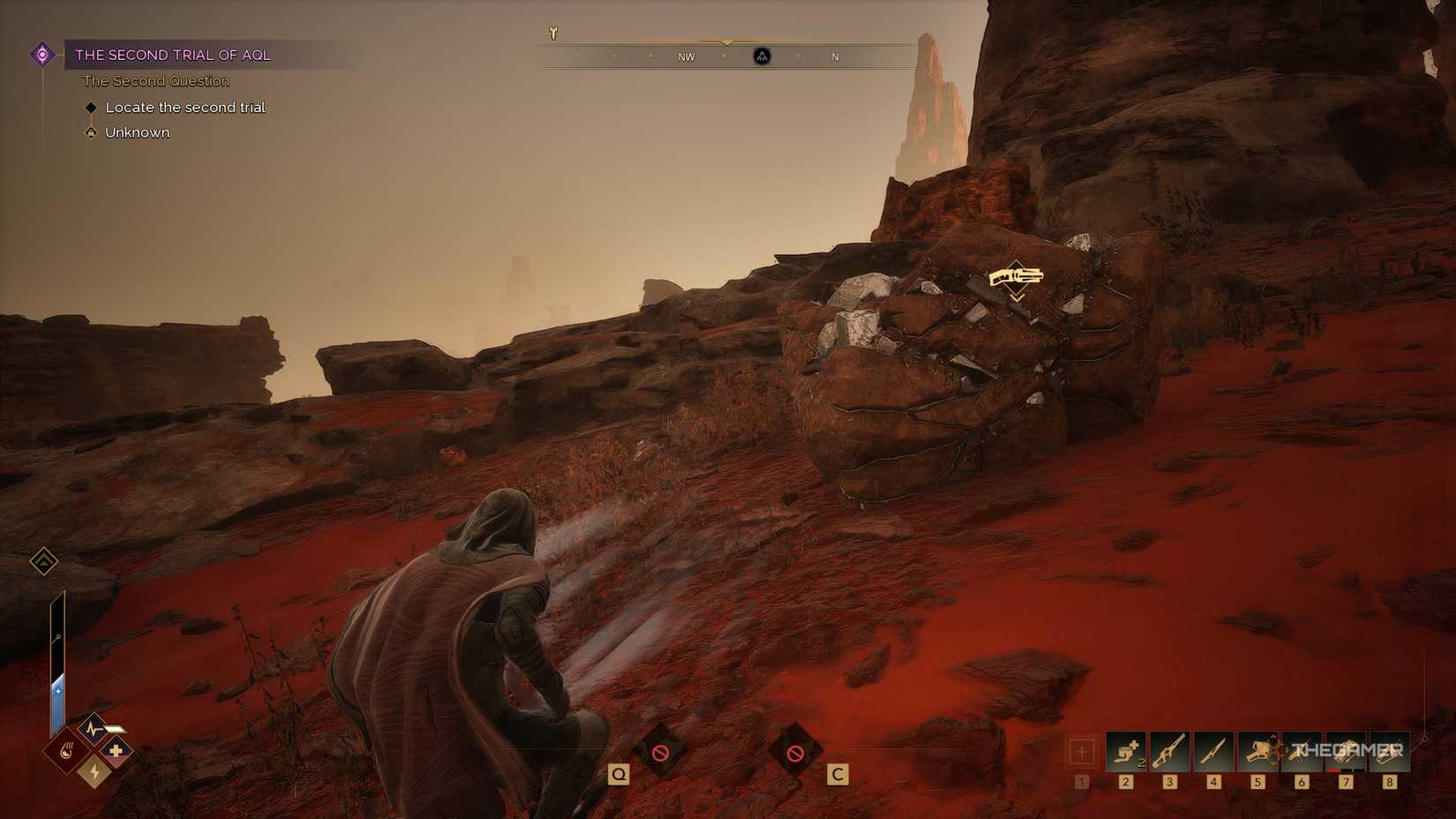Click the lightning stamina diamond icon
This screenshot has width=1456, height=819.
[94, 773]
